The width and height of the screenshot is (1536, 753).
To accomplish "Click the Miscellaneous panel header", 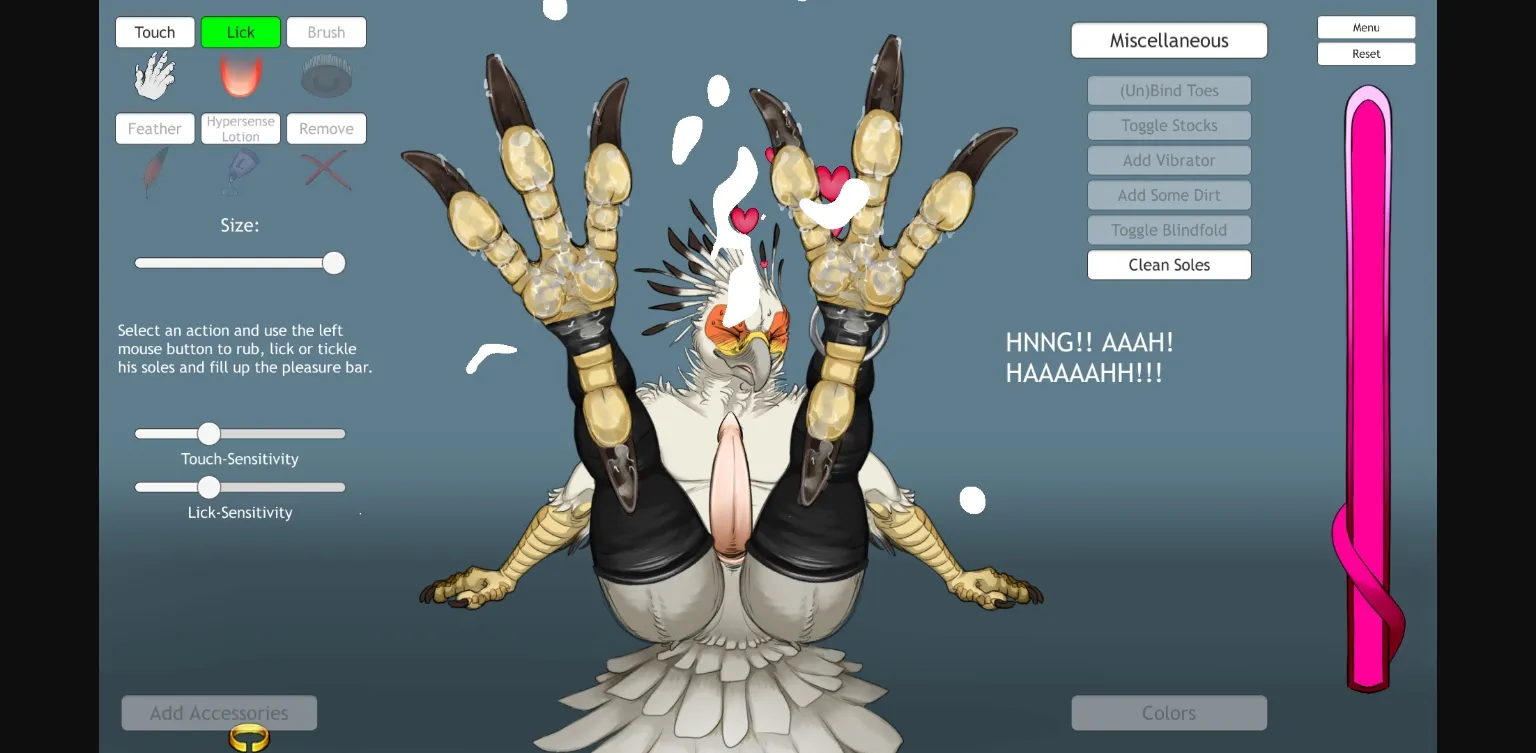I will [1168, 40].
